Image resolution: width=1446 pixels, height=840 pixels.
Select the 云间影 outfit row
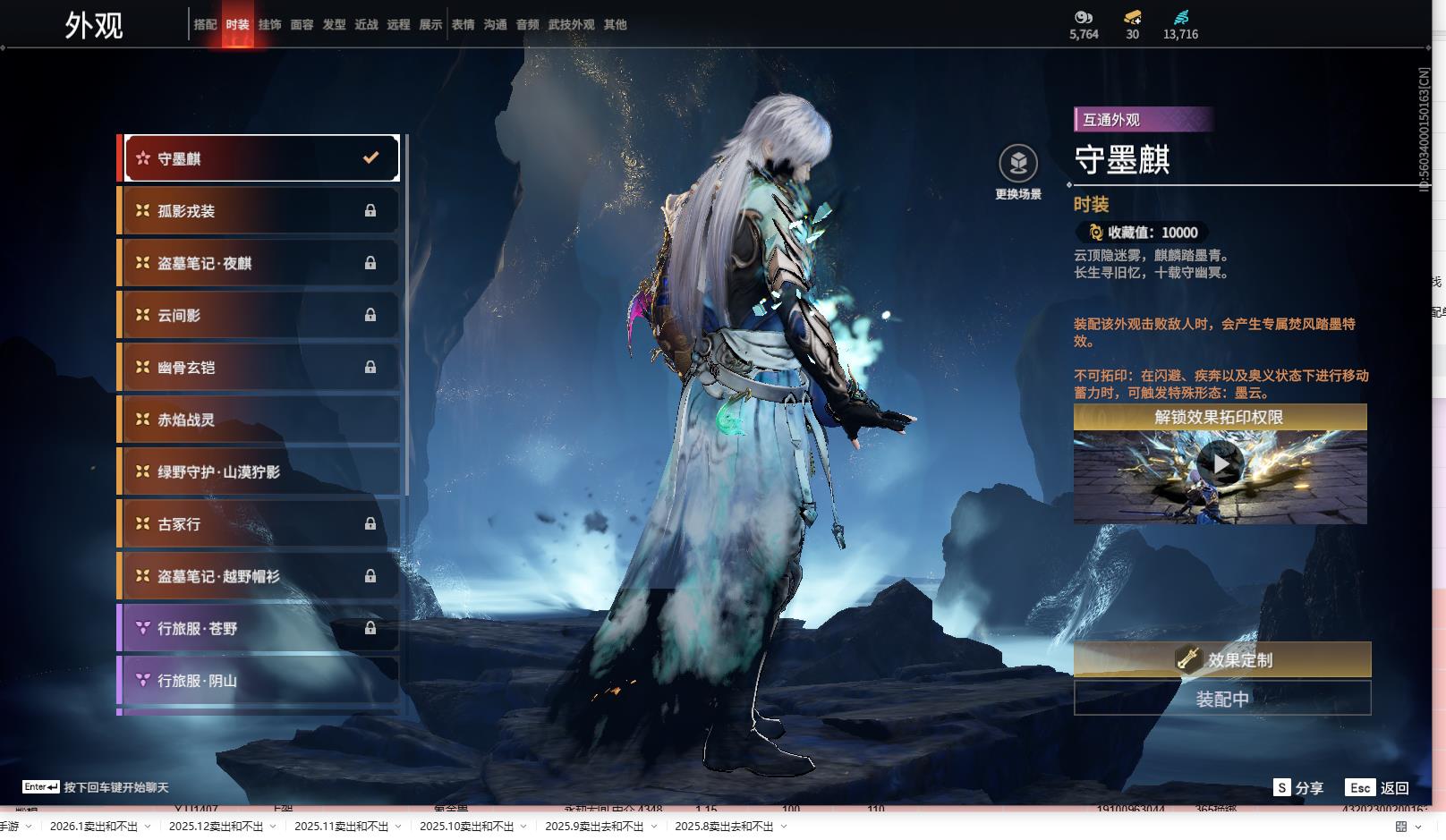260,315
